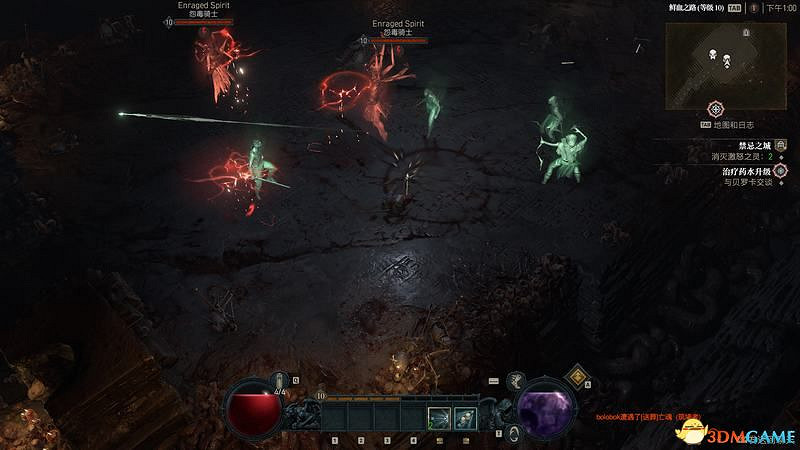Select the 治疗药水升级 quest tracker entry
The height and width of the screenshot is (450, 800).
pos(741,171)
